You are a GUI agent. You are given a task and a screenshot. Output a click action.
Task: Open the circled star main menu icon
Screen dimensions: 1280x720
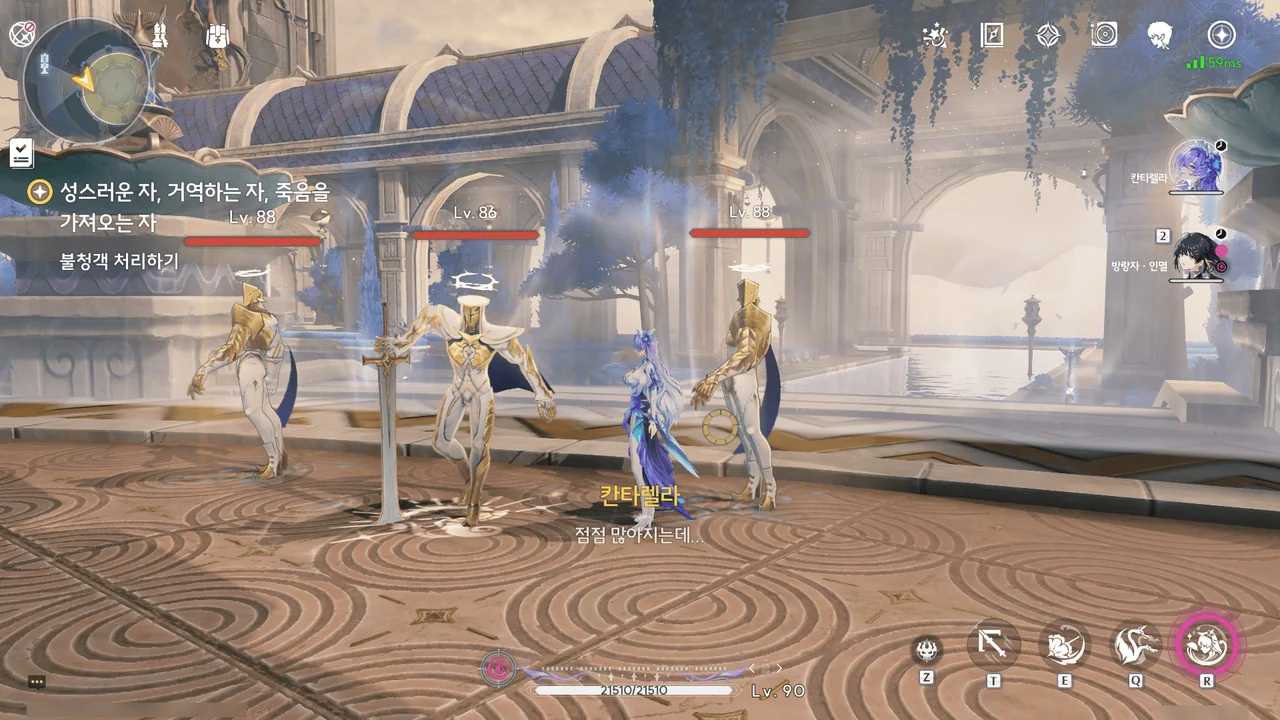pyautogui.click(x=1221, y=36)
